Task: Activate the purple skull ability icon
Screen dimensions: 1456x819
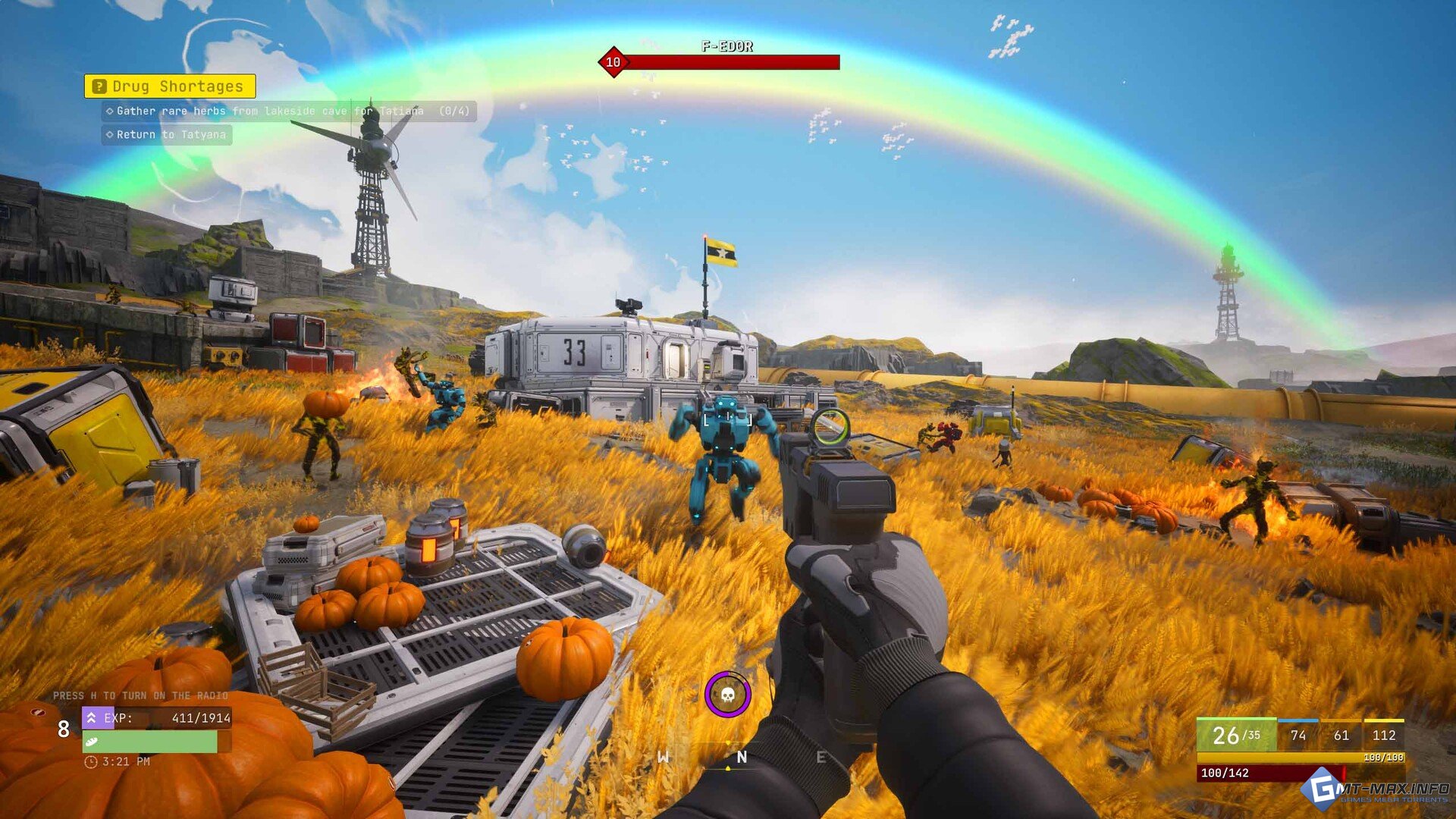Action: click(727, 694)
